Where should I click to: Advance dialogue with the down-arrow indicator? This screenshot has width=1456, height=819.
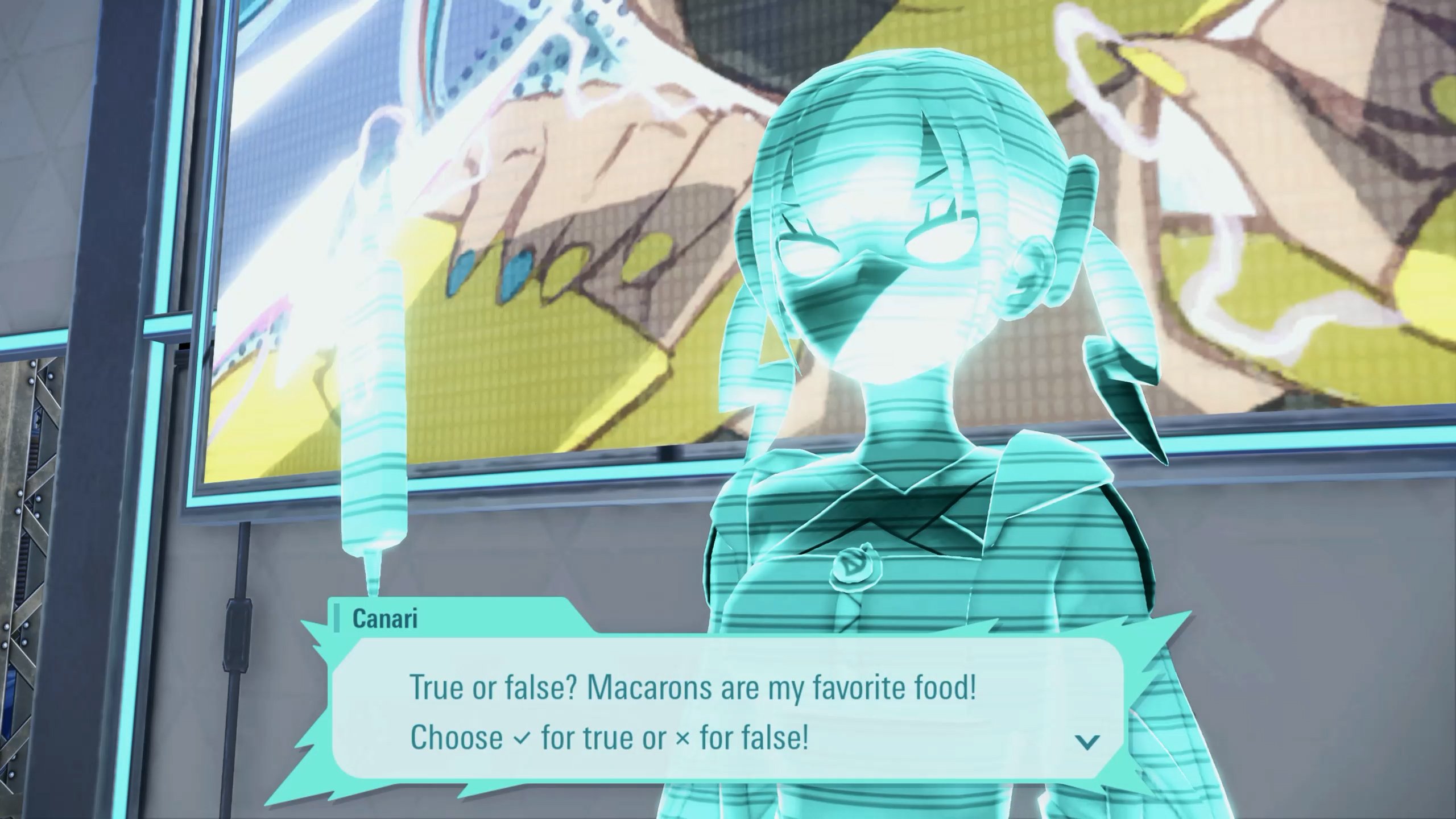coord(1087,741)
